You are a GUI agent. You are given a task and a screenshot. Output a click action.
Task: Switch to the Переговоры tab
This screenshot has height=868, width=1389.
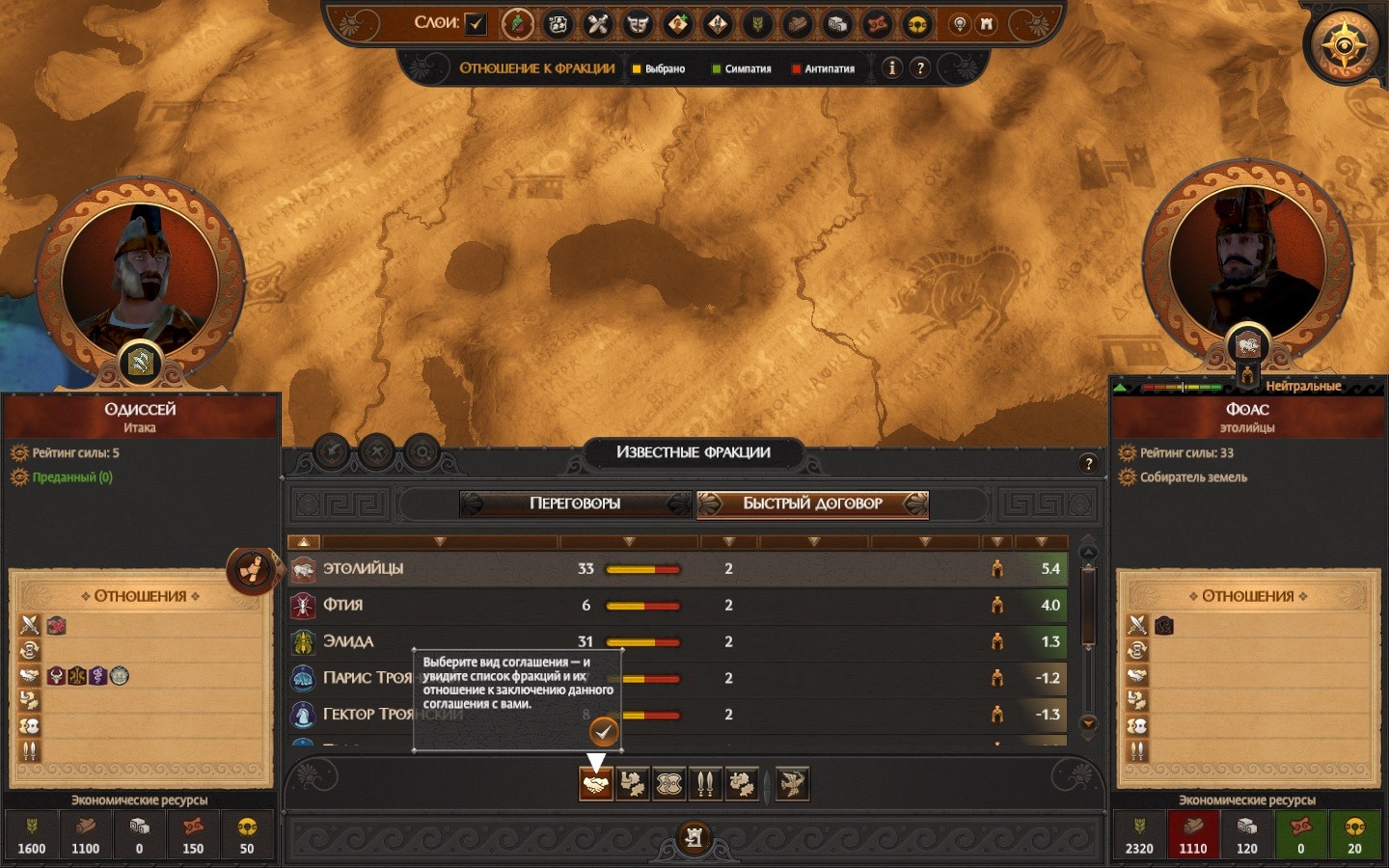tap(575, 503)
